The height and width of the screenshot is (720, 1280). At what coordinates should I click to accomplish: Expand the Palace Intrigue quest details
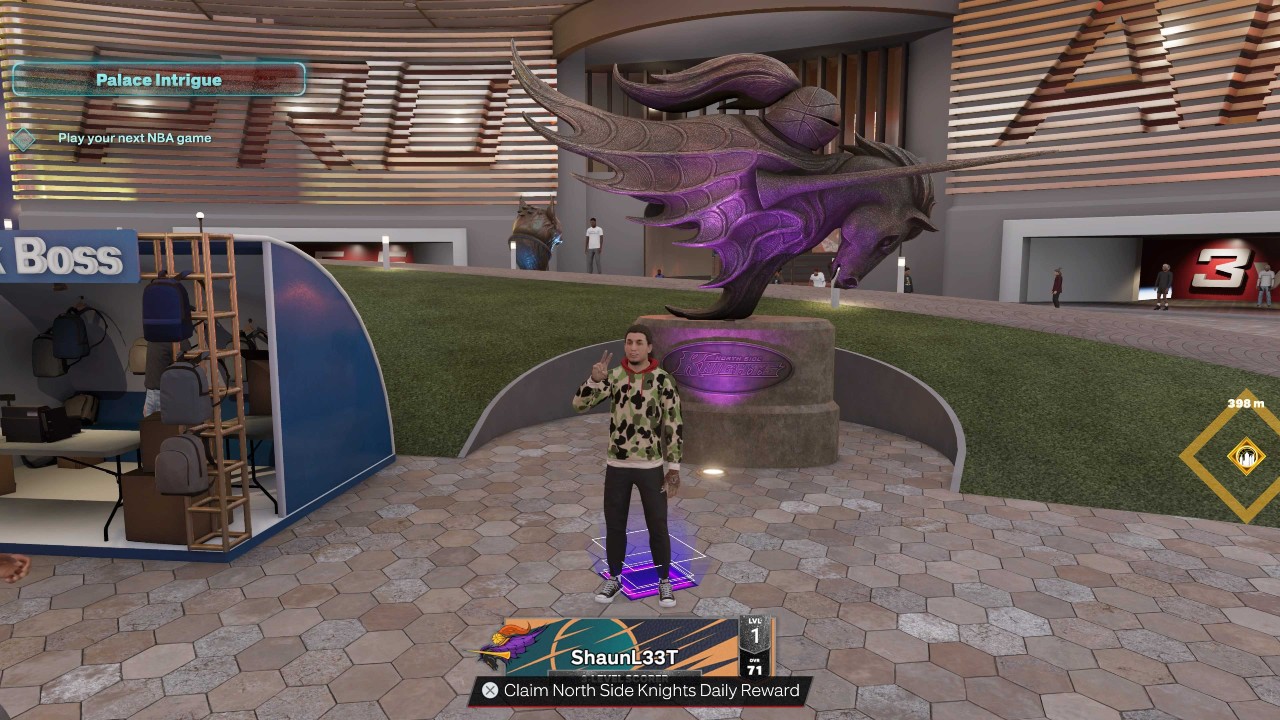[160, 79]
